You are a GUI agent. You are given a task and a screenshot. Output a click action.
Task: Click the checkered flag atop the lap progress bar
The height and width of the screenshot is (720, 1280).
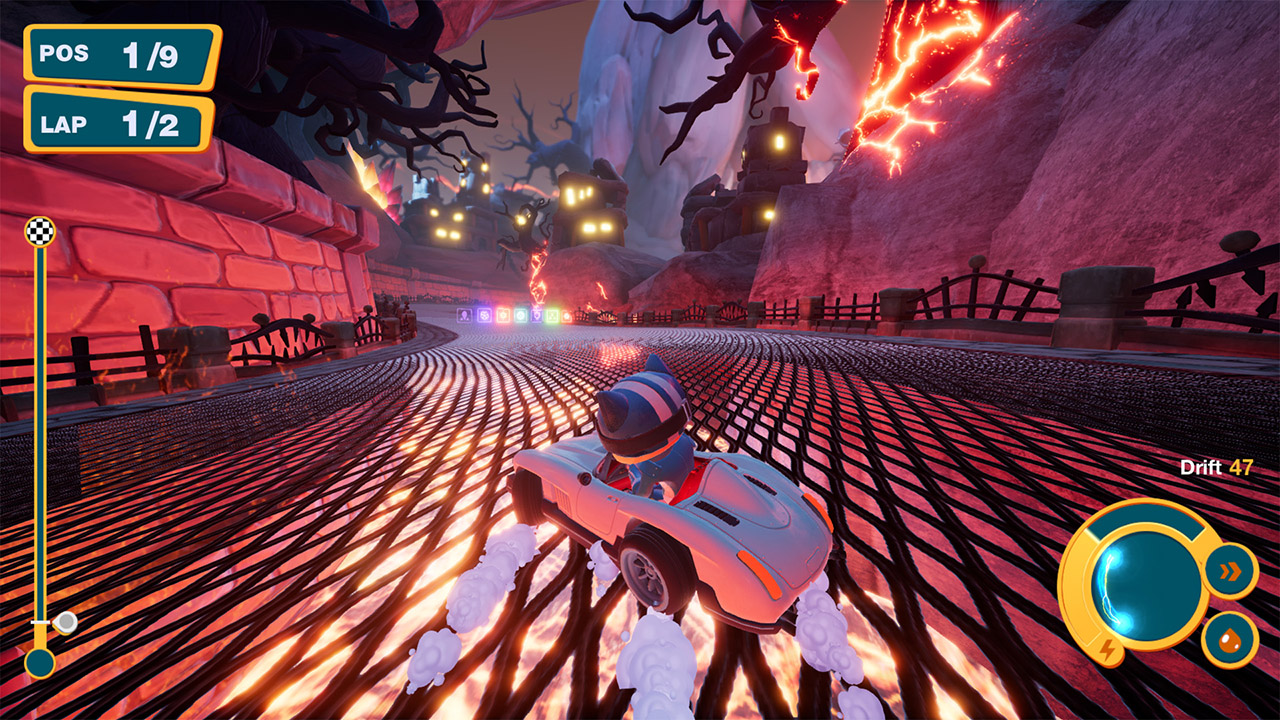42,231
